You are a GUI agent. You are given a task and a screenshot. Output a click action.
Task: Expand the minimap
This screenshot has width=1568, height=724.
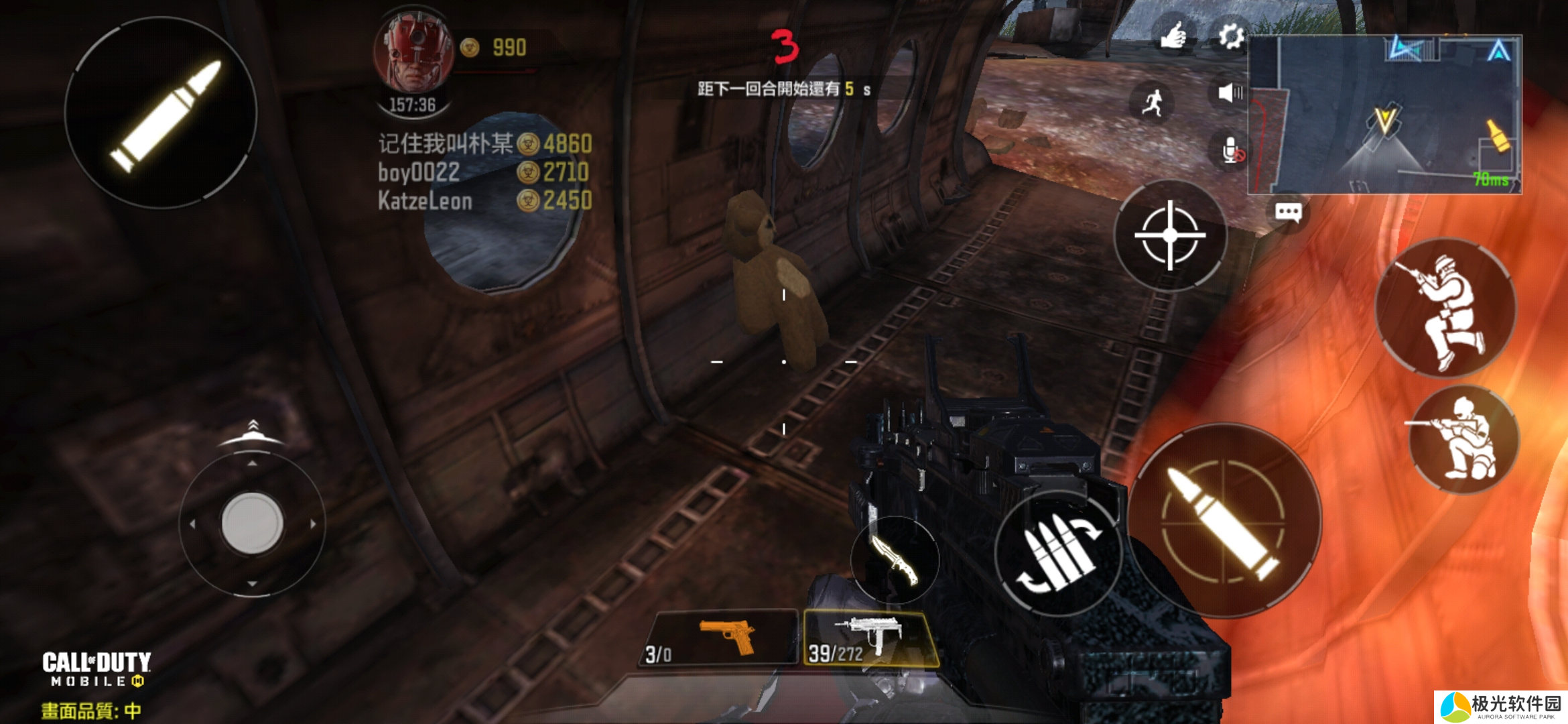[1384, 115]
